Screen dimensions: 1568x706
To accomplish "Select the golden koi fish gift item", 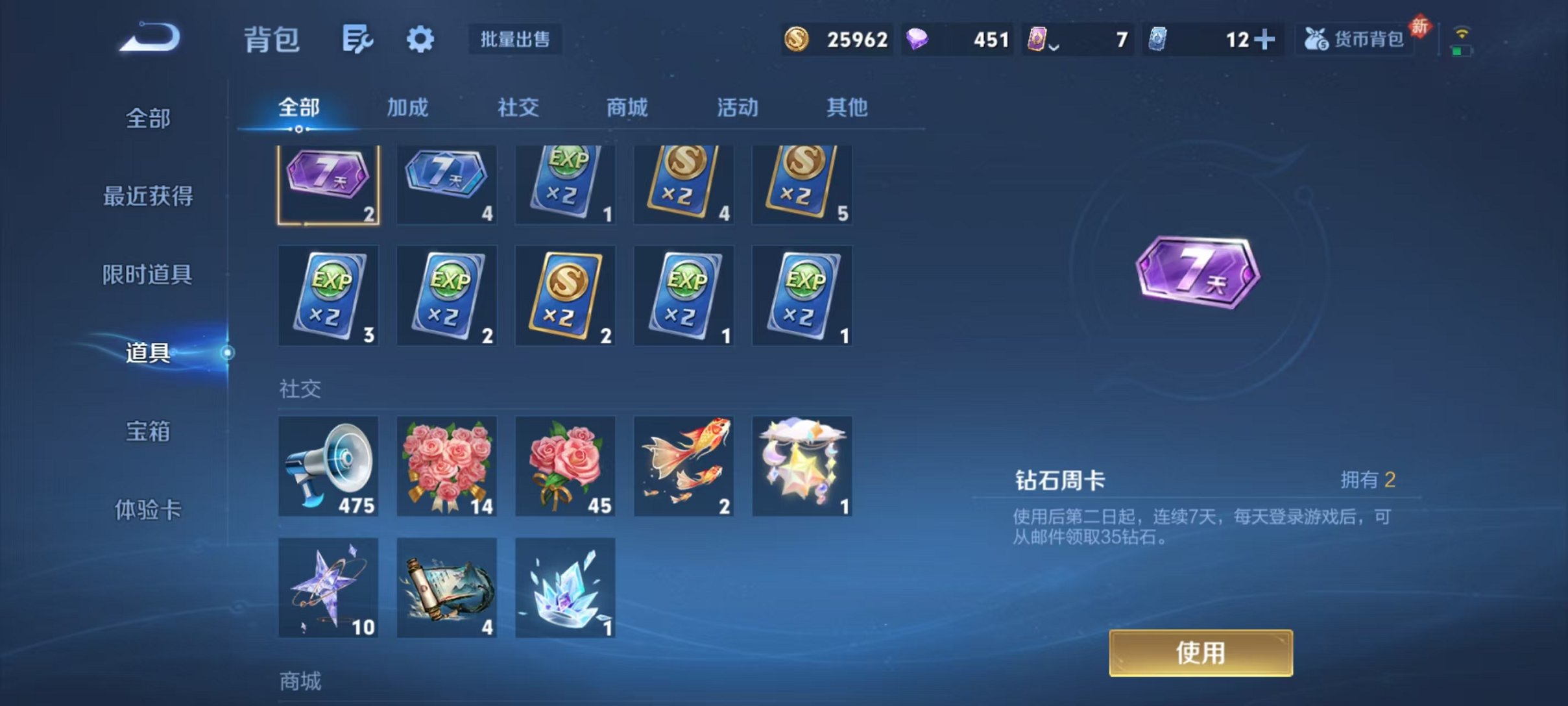I will click(x=683, y=466).
